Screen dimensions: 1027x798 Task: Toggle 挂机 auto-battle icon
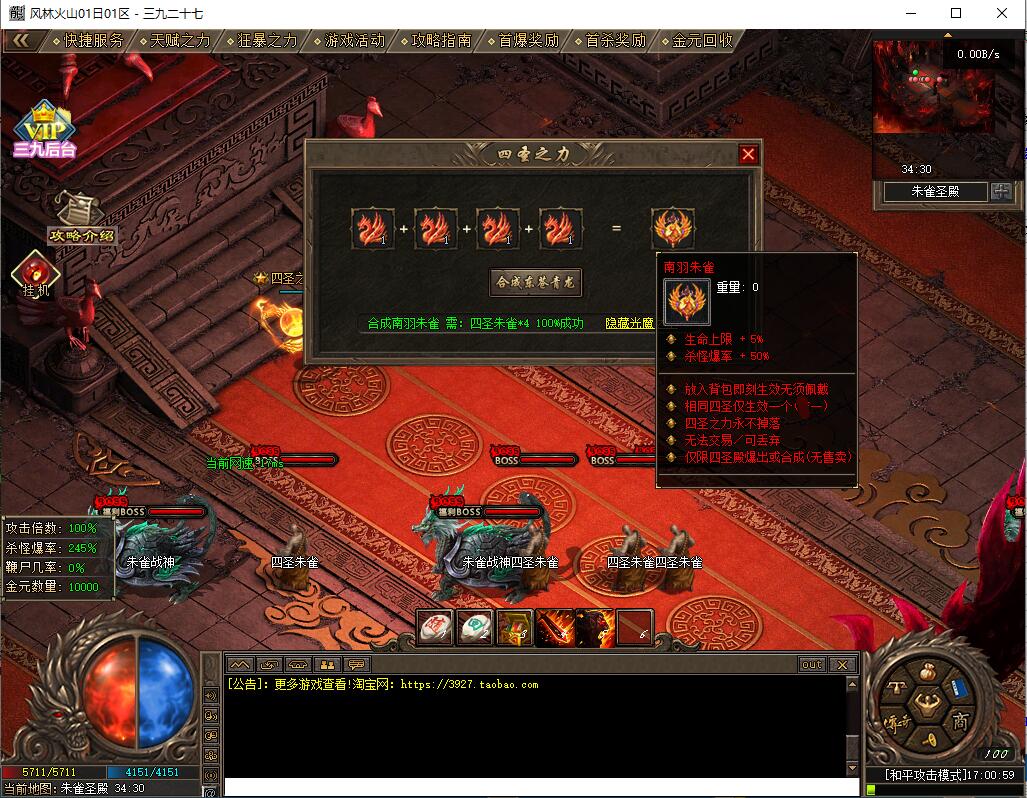point(37,274)
